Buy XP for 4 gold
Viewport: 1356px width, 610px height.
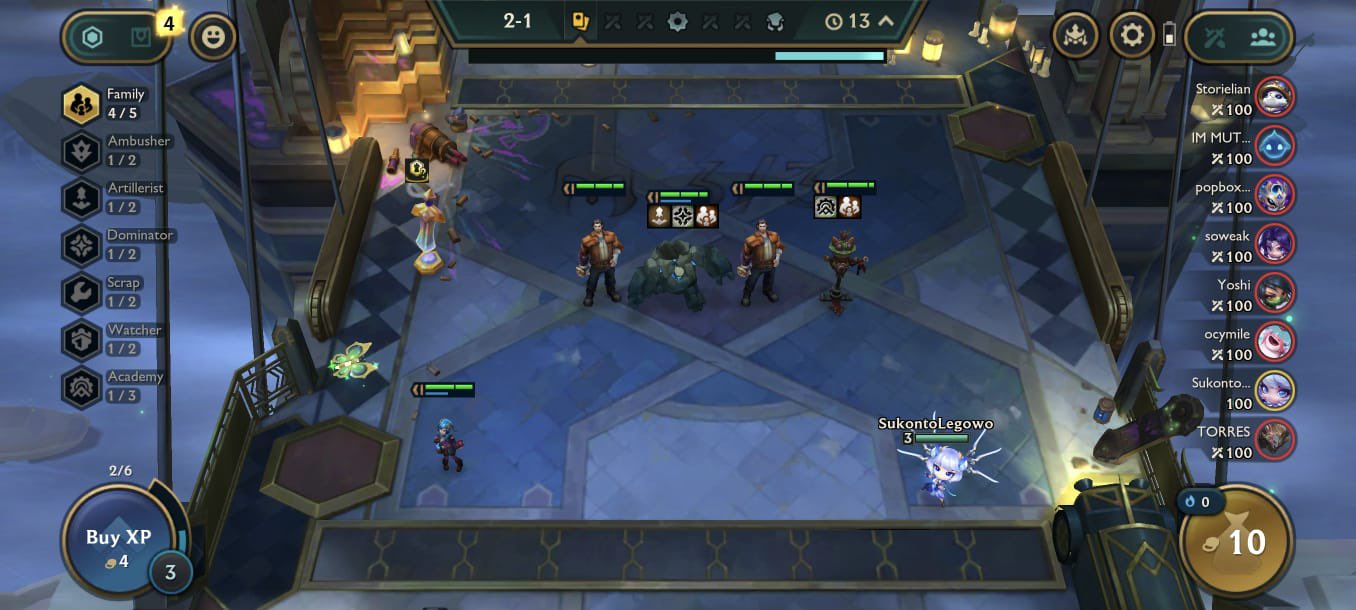118,545
